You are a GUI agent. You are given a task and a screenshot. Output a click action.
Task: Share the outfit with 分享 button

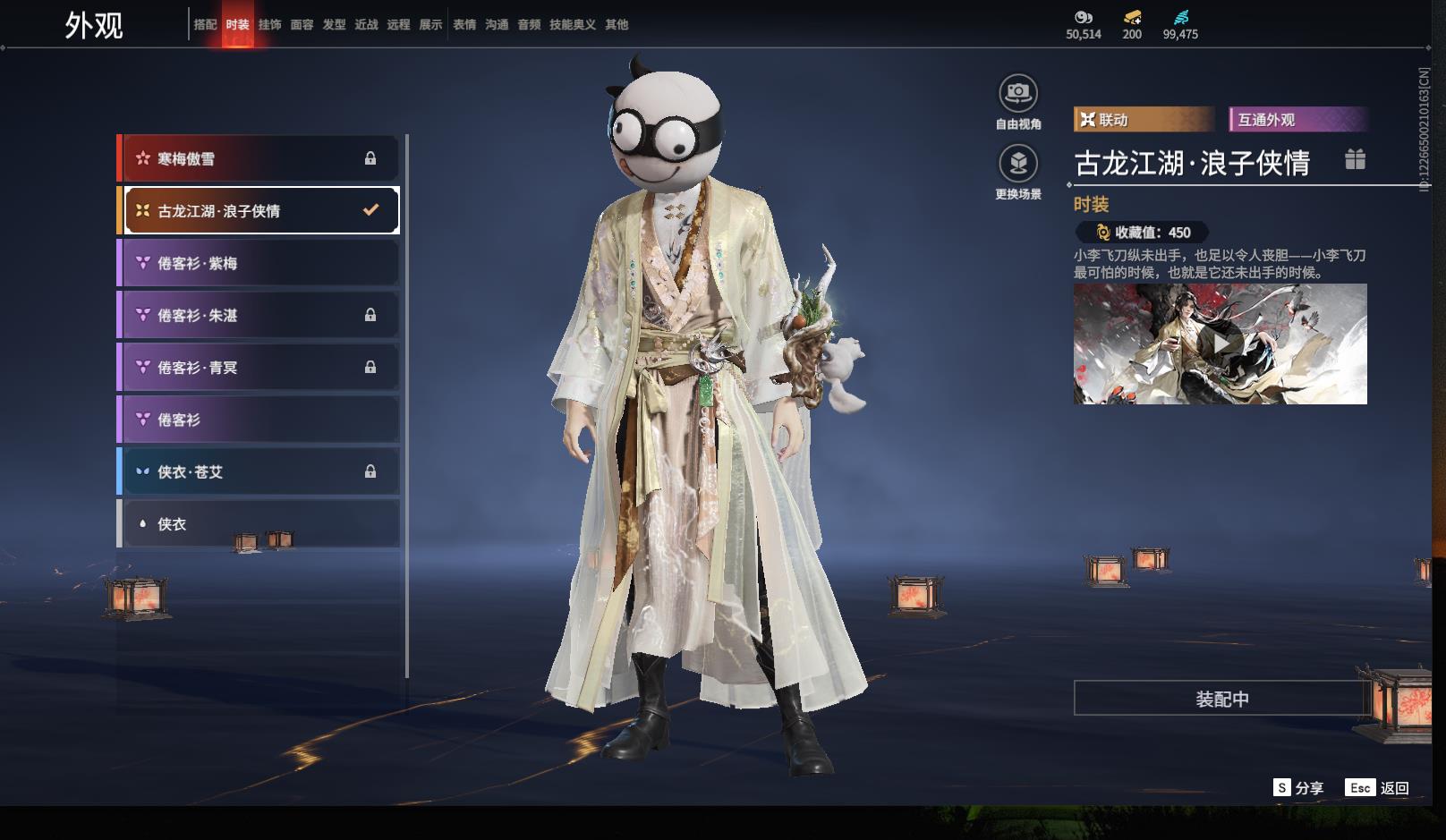click(1298, 788)
